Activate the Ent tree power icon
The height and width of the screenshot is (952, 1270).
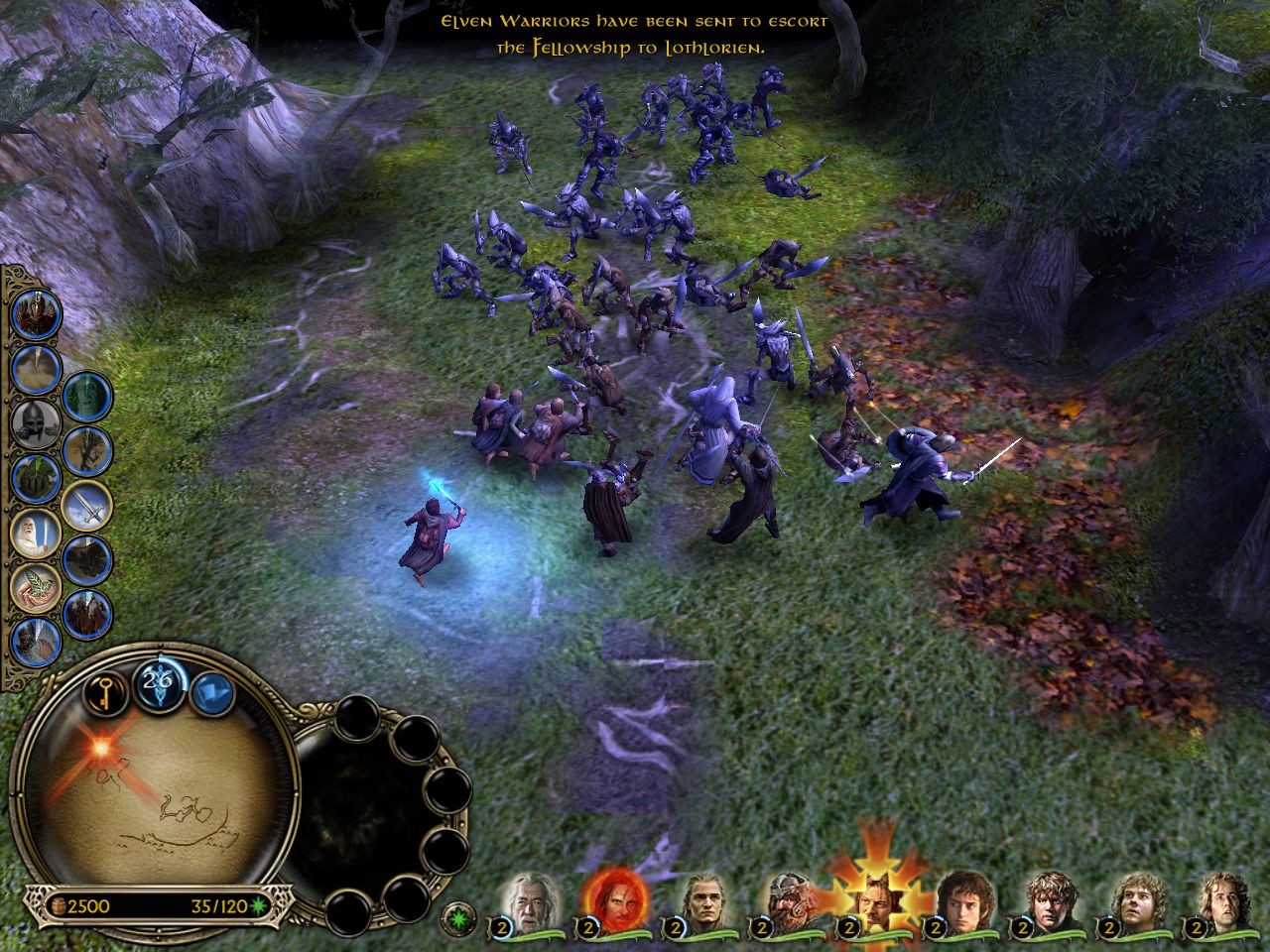37,480
